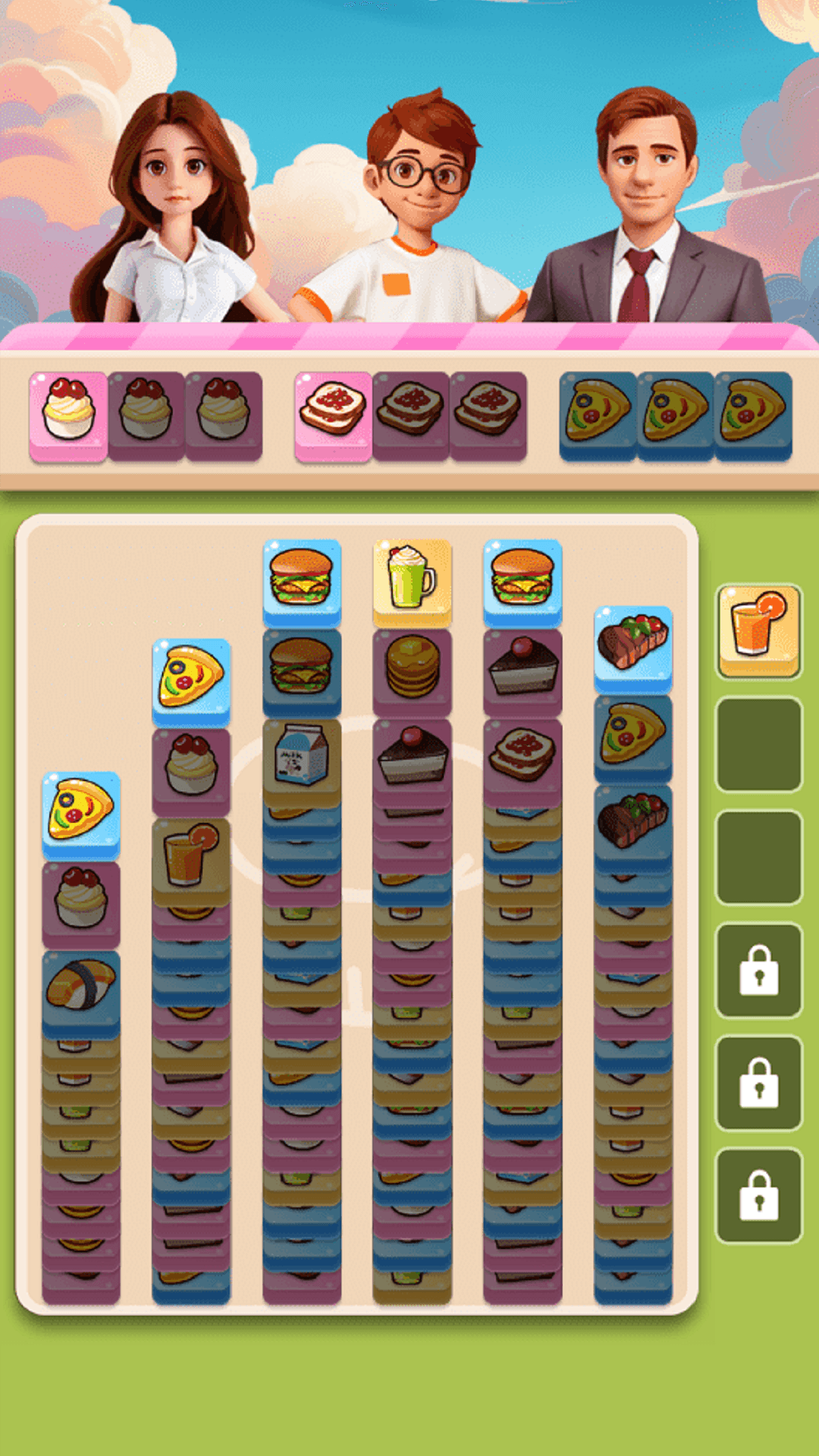
Task: Take the orange juice from the holding slot
Action: pyautogui.click(x=758, y=629)
